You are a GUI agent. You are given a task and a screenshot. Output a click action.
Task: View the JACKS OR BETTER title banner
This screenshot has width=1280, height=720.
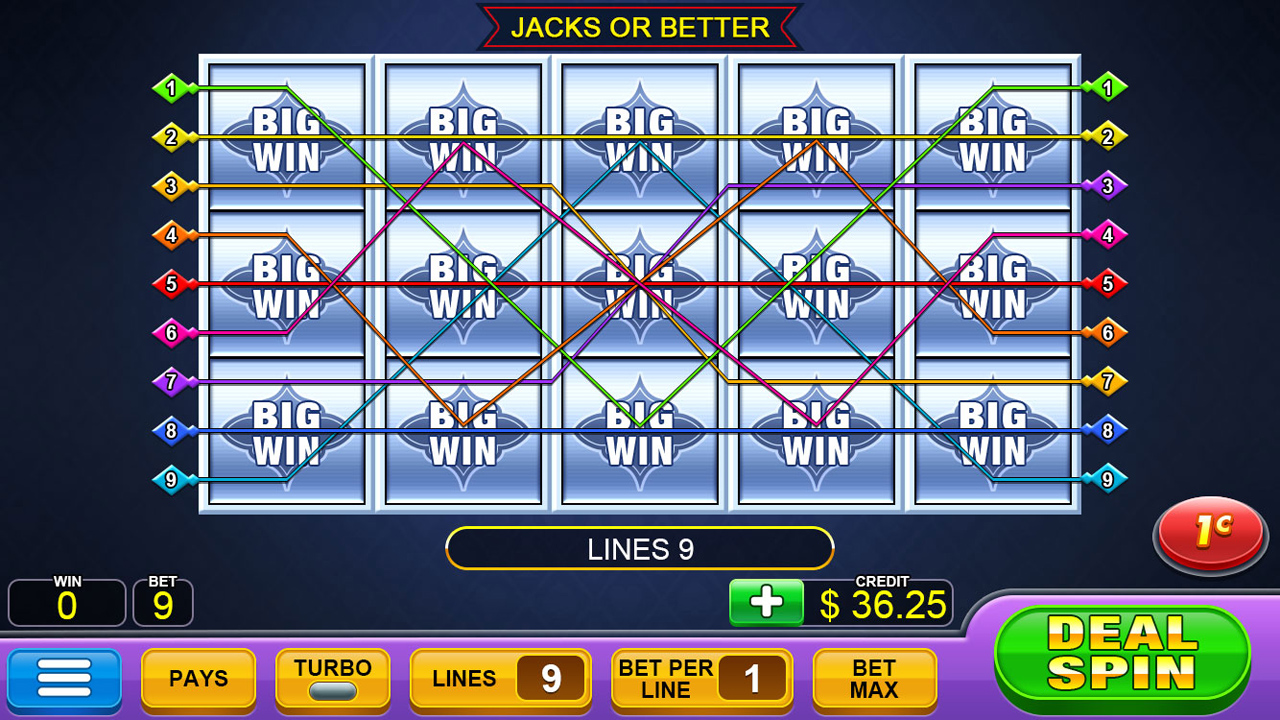(640, 27)
